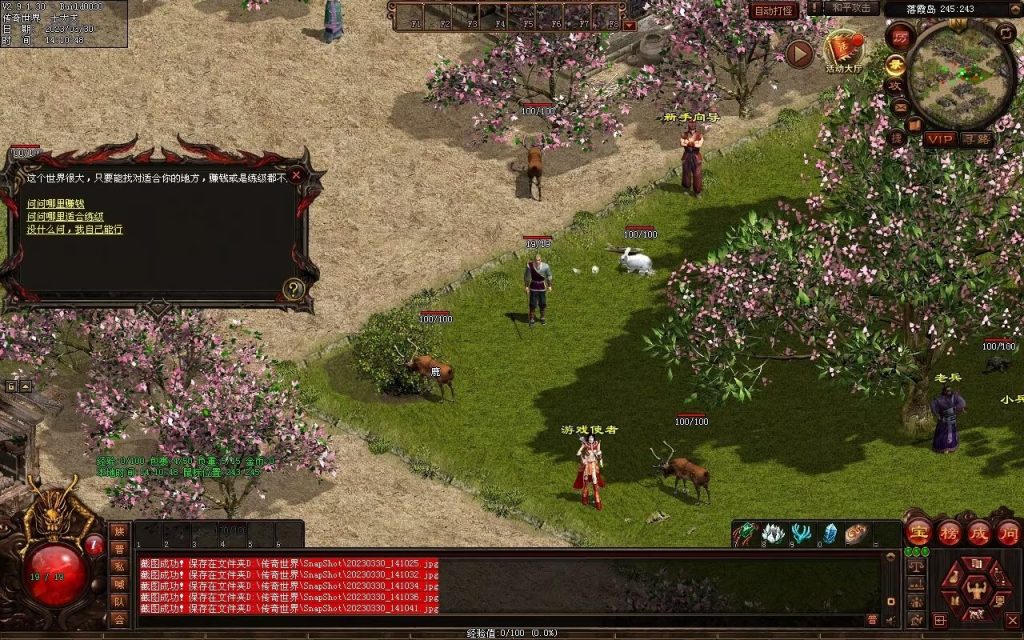The image size is (1024, 640).
Task: Choose dialogue option 问问哪里适合练级
Action: (65, 216)
